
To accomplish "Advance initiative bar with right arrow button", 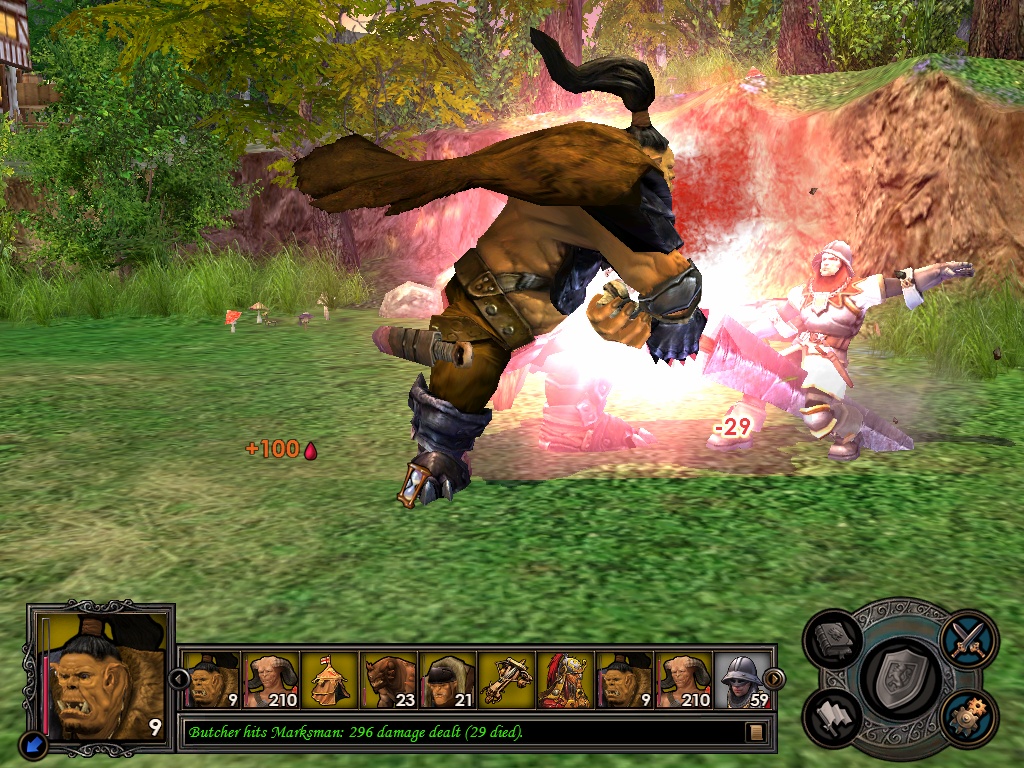I will tap(774, 679).
